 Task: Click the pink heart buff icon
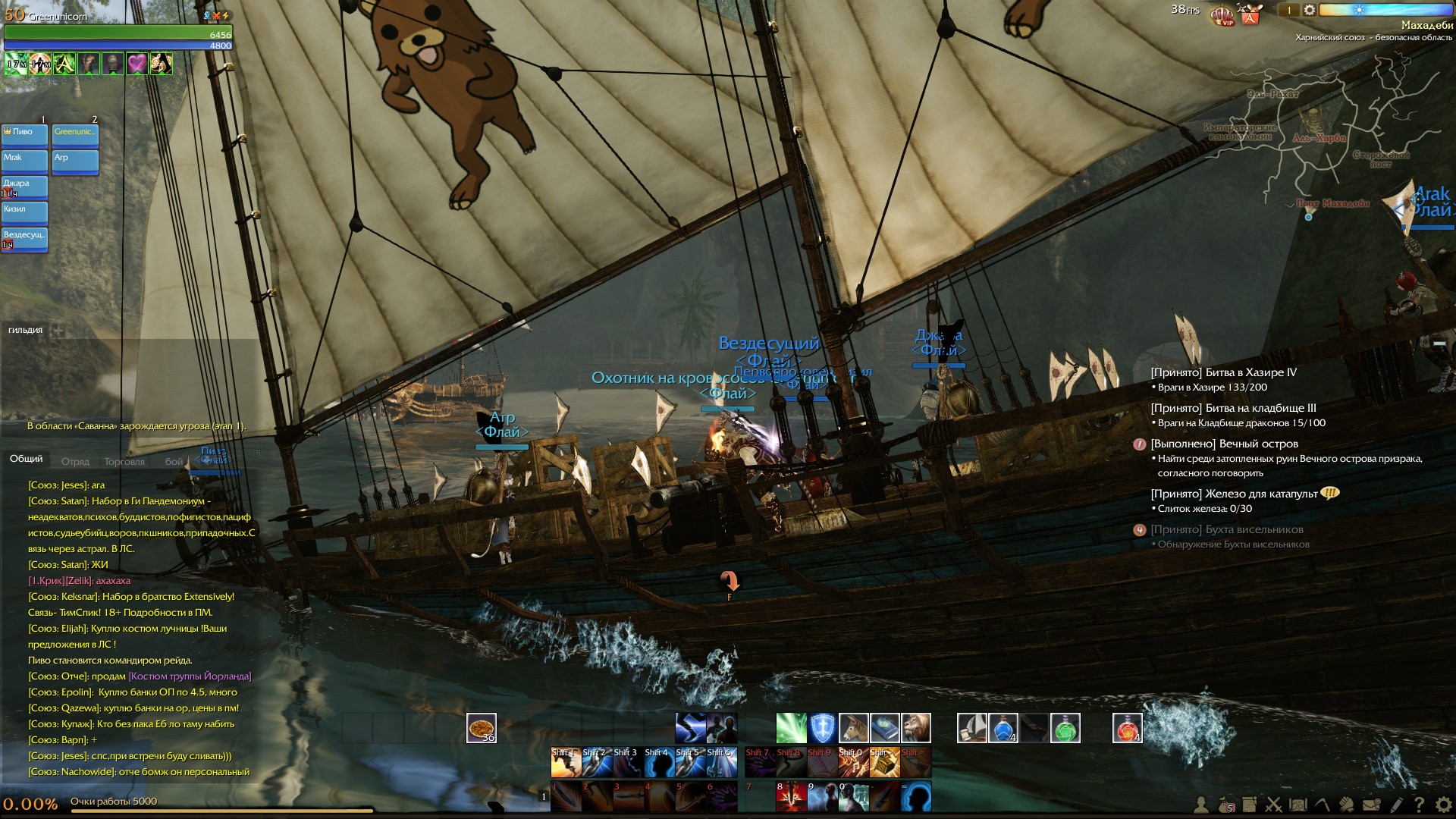tap(136, 64)
